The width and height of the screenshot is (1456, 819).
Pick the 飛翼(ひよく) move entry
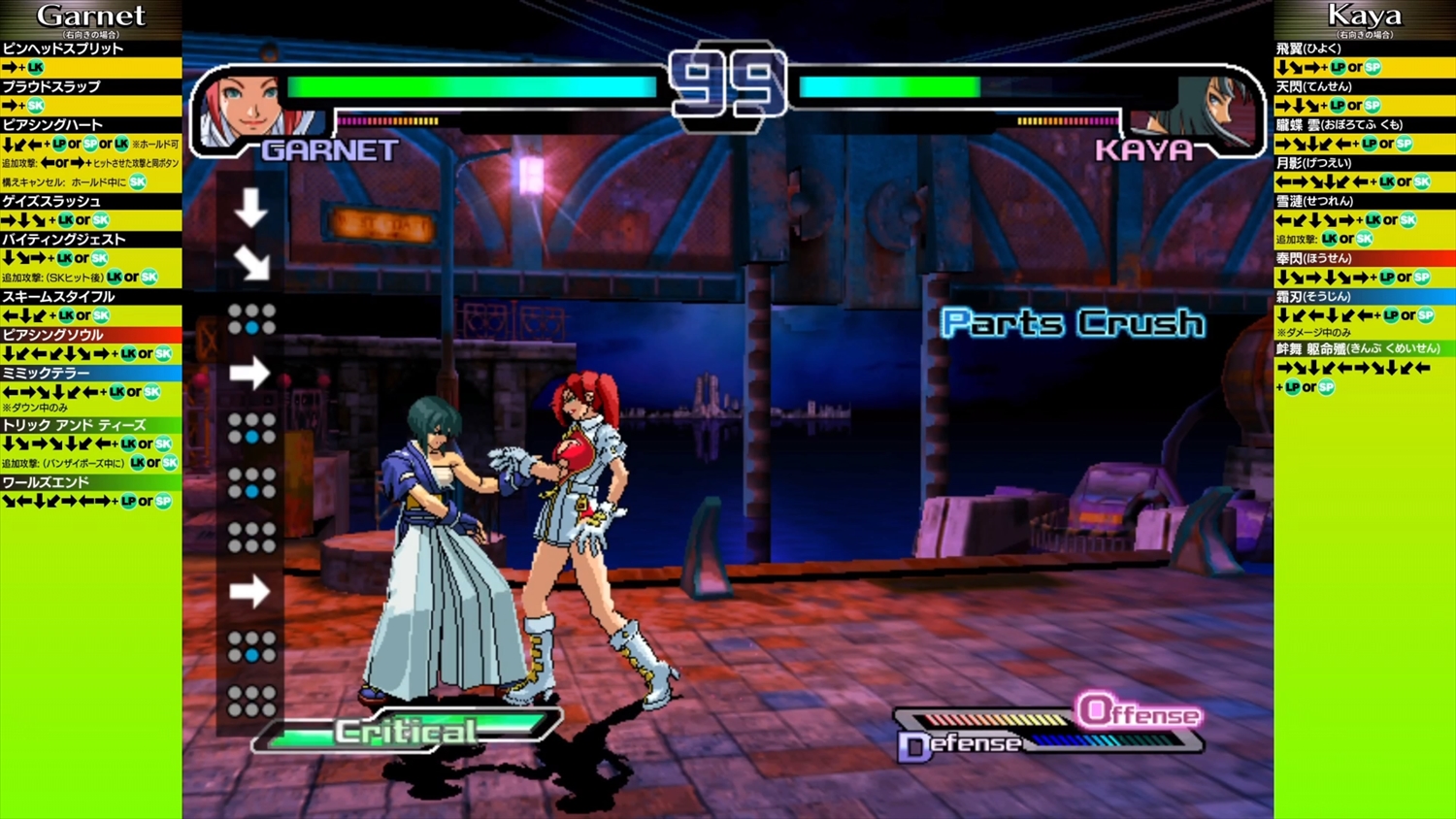click(1308, 49)
